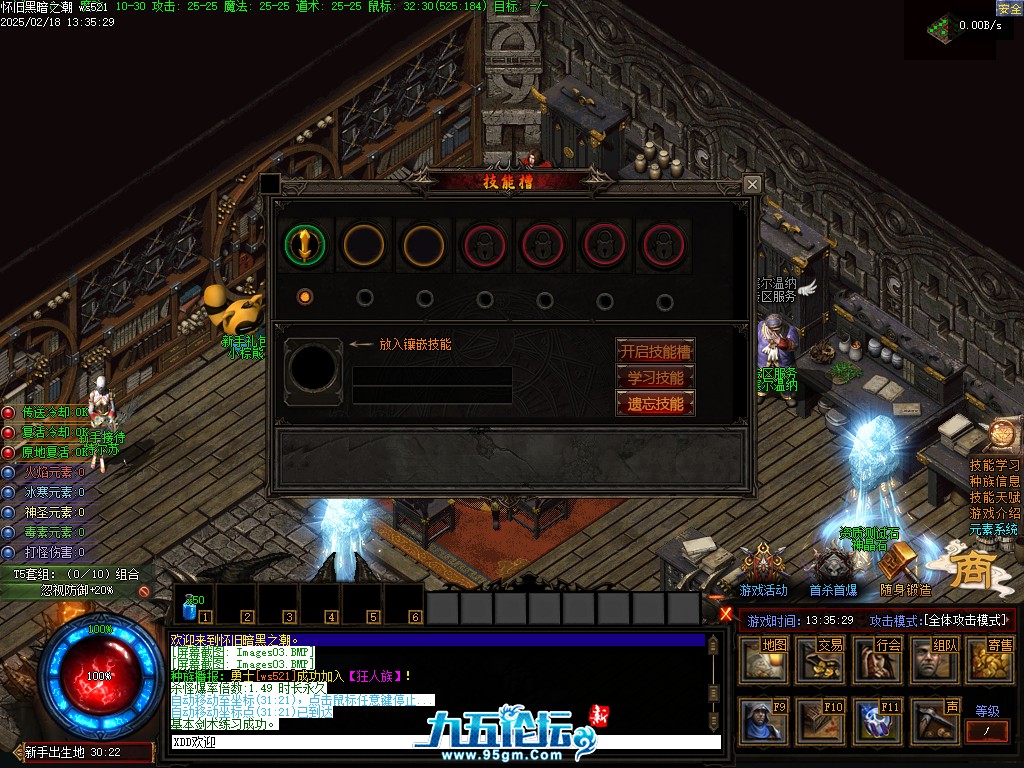Click the 学习技能 learn skill button
The width and height of the screenshot is (1024, 768).
click(x=655, y=378)
